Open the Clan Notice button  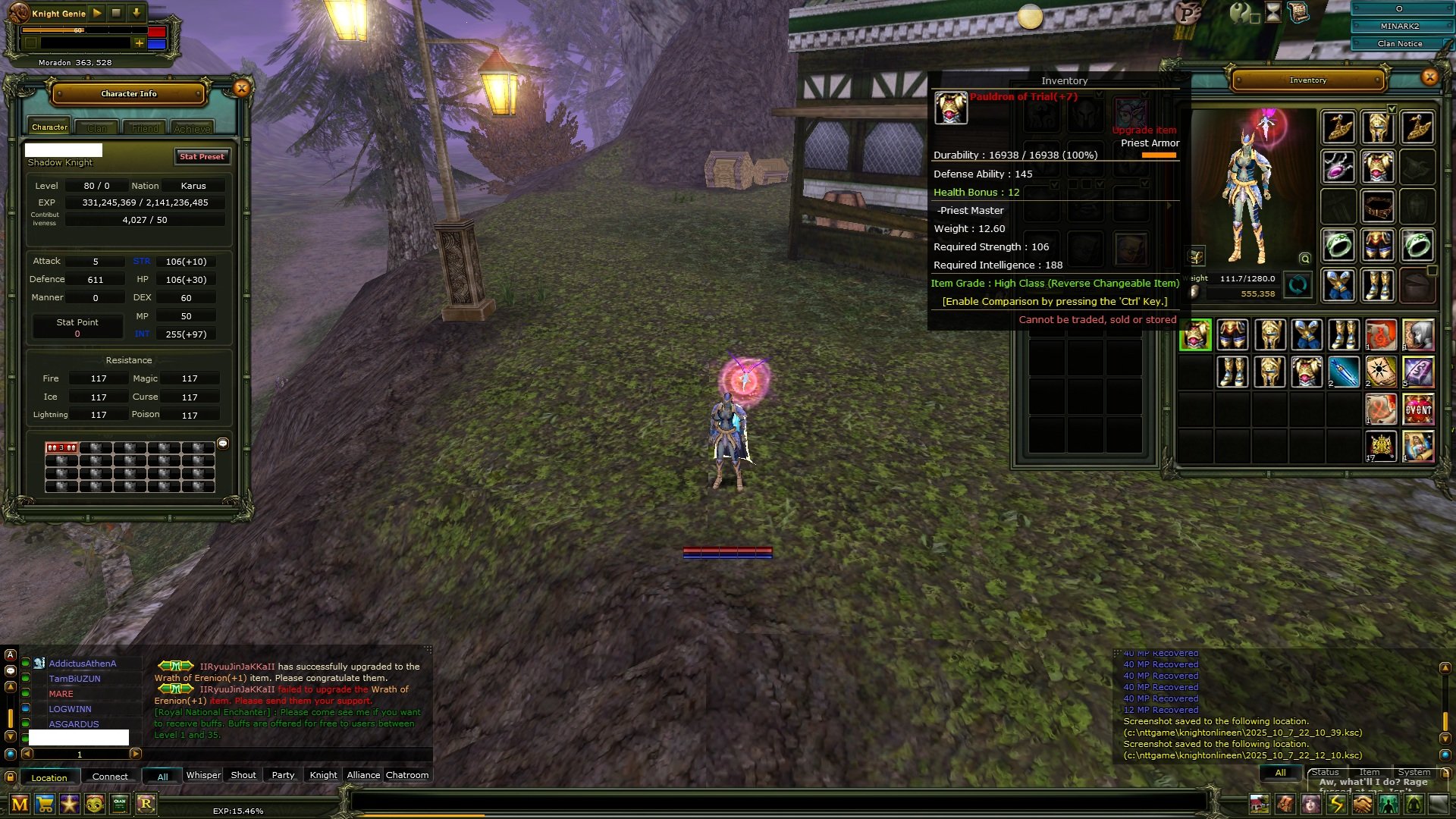pyautogui.click(x=1399, y=43)
